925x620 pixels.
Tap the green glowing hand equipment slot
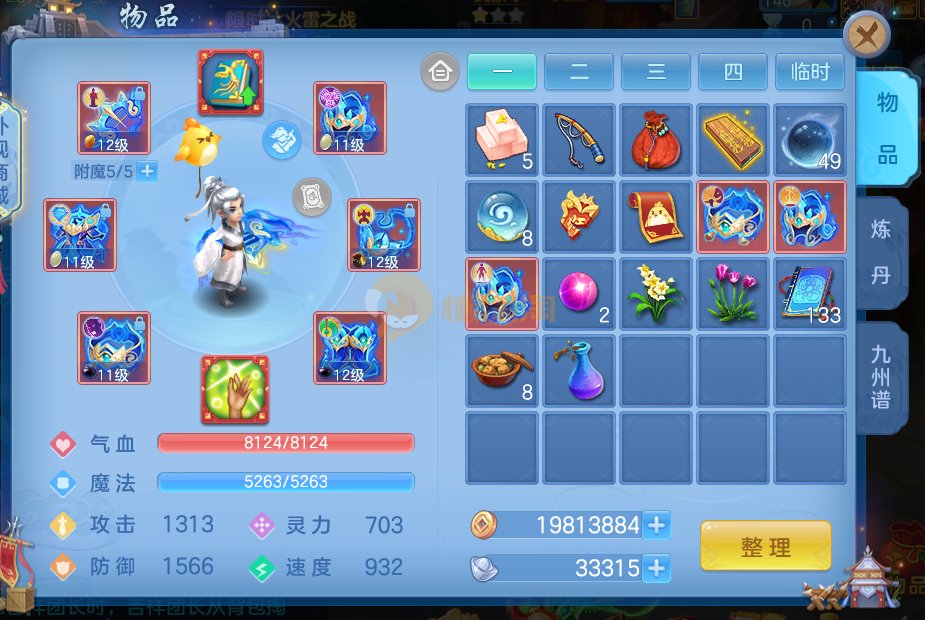(235, 390)
